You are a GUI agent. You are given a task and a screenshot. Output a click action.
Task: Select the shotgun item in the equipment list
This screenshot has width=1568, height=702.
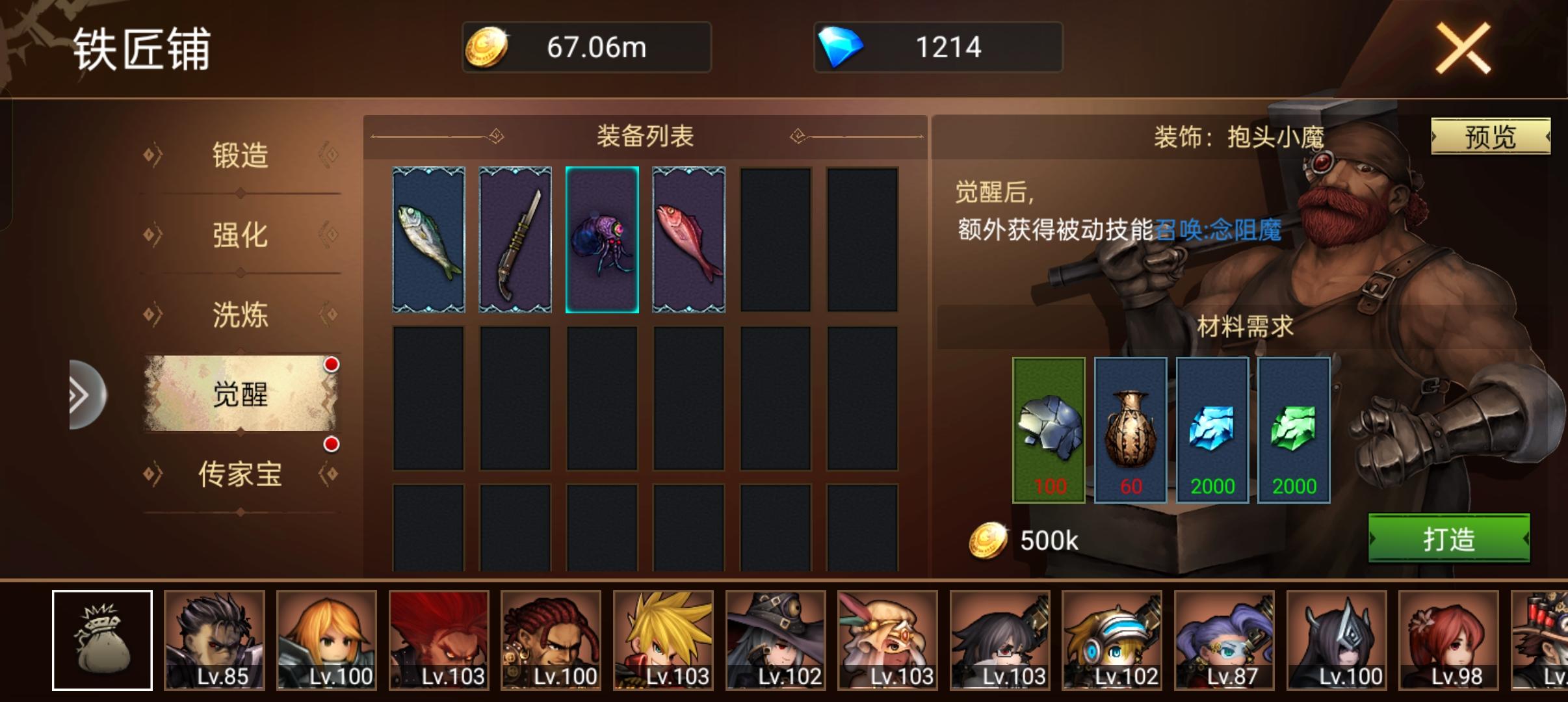(x=516, y=239)
